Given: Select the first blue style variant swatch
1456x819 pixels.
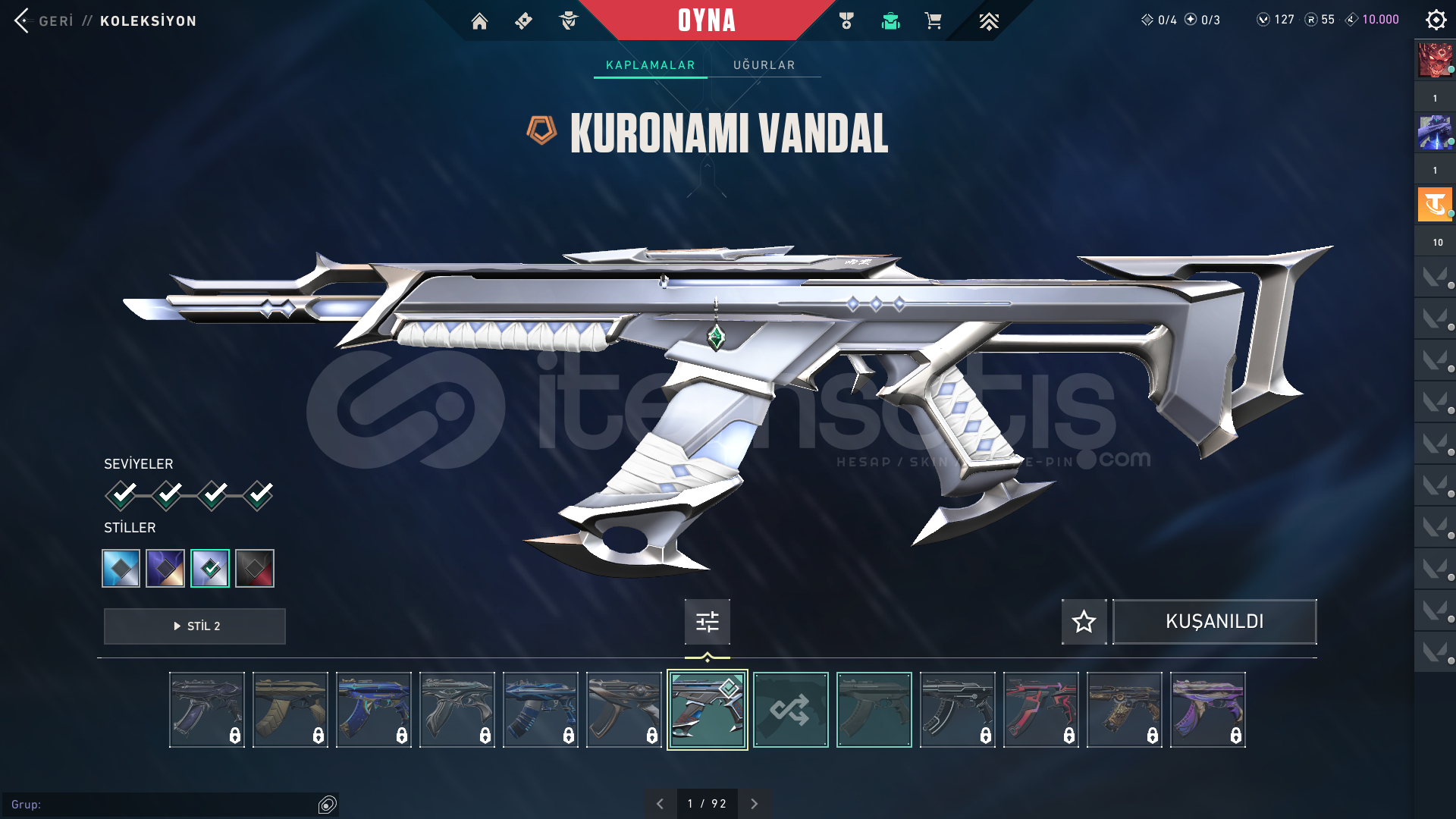Looking at the screenshot, I should coord(121,568).
